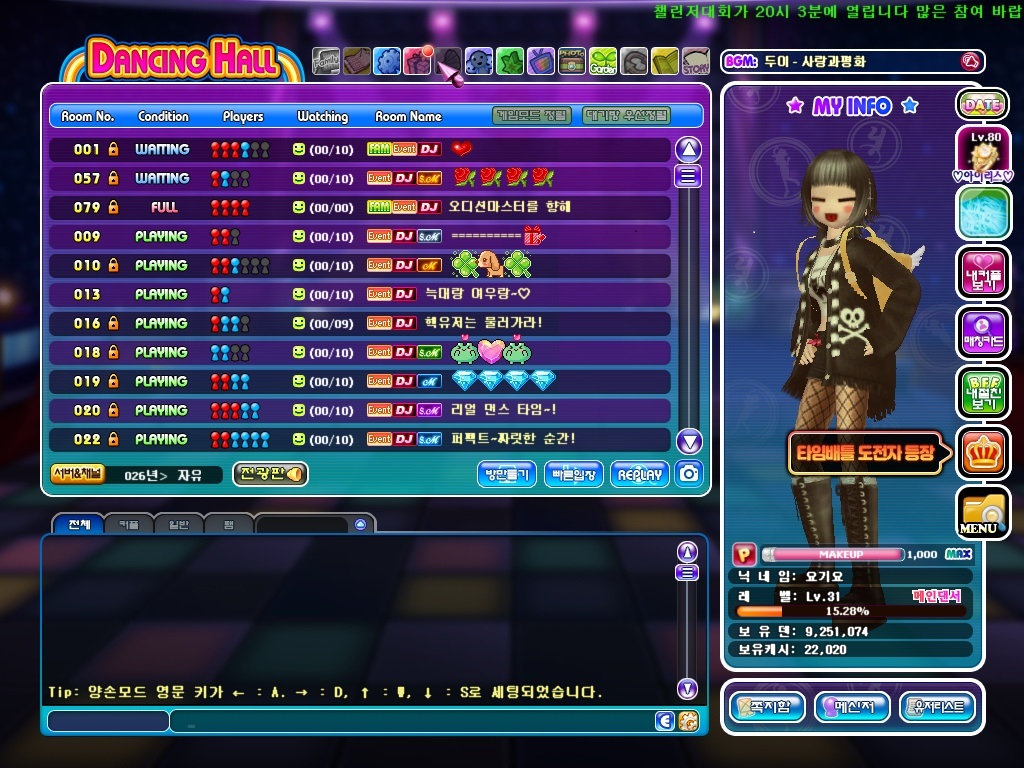Open the REPLAY button

(640, 475)
